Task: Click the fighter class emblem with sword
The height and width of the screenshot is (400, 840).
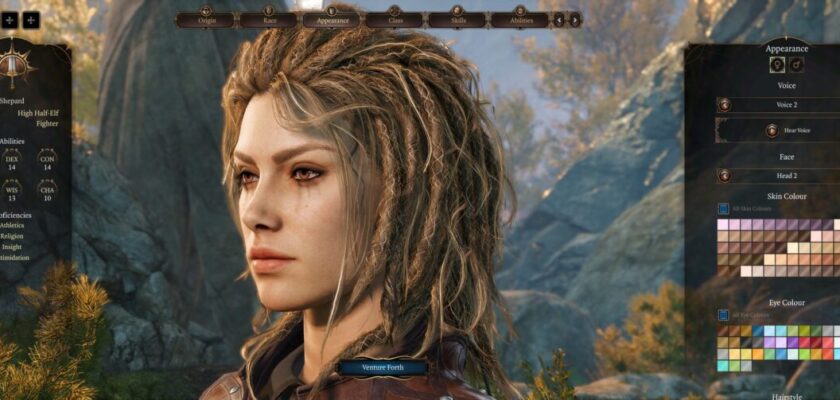Action: (14, 66)
